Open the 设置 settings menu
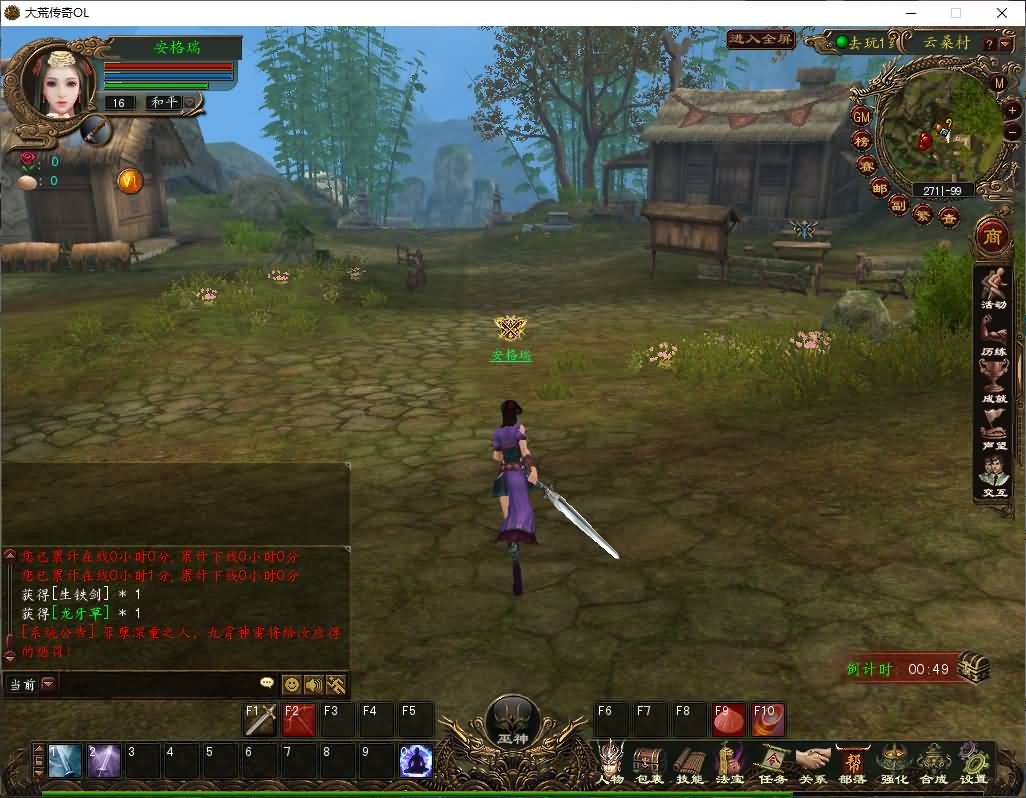This screenshot has height=798, width=1026. [x=973, y=762]
